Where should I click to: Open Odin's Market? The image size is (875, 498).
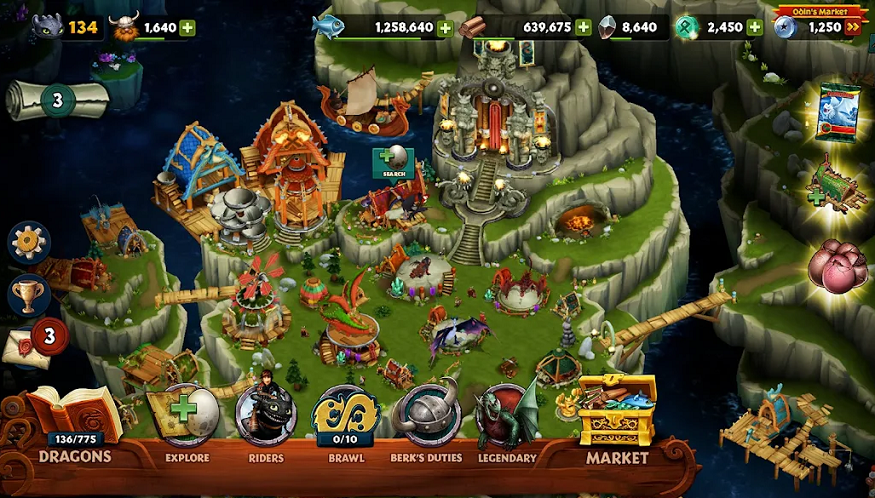point(820,22)
